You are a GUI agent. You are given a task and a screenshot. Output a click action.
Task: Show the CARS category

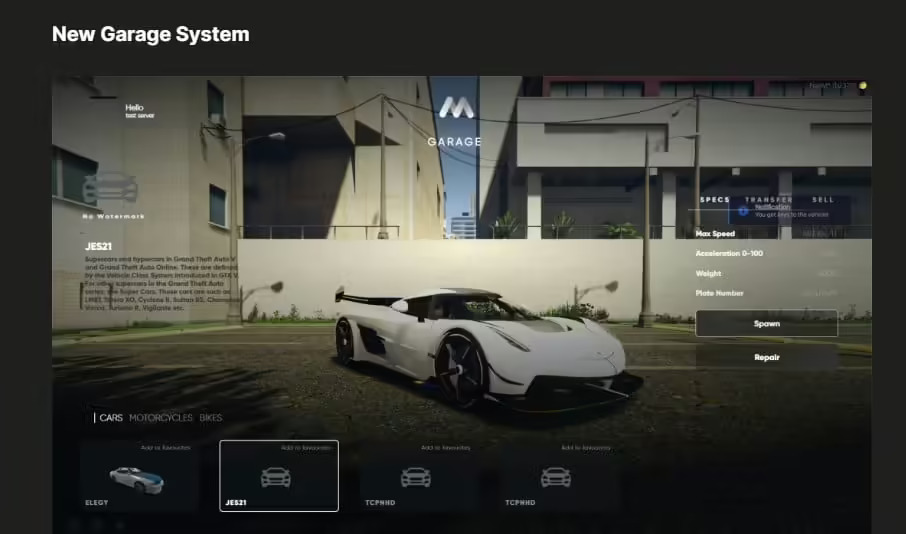(111, 418)
